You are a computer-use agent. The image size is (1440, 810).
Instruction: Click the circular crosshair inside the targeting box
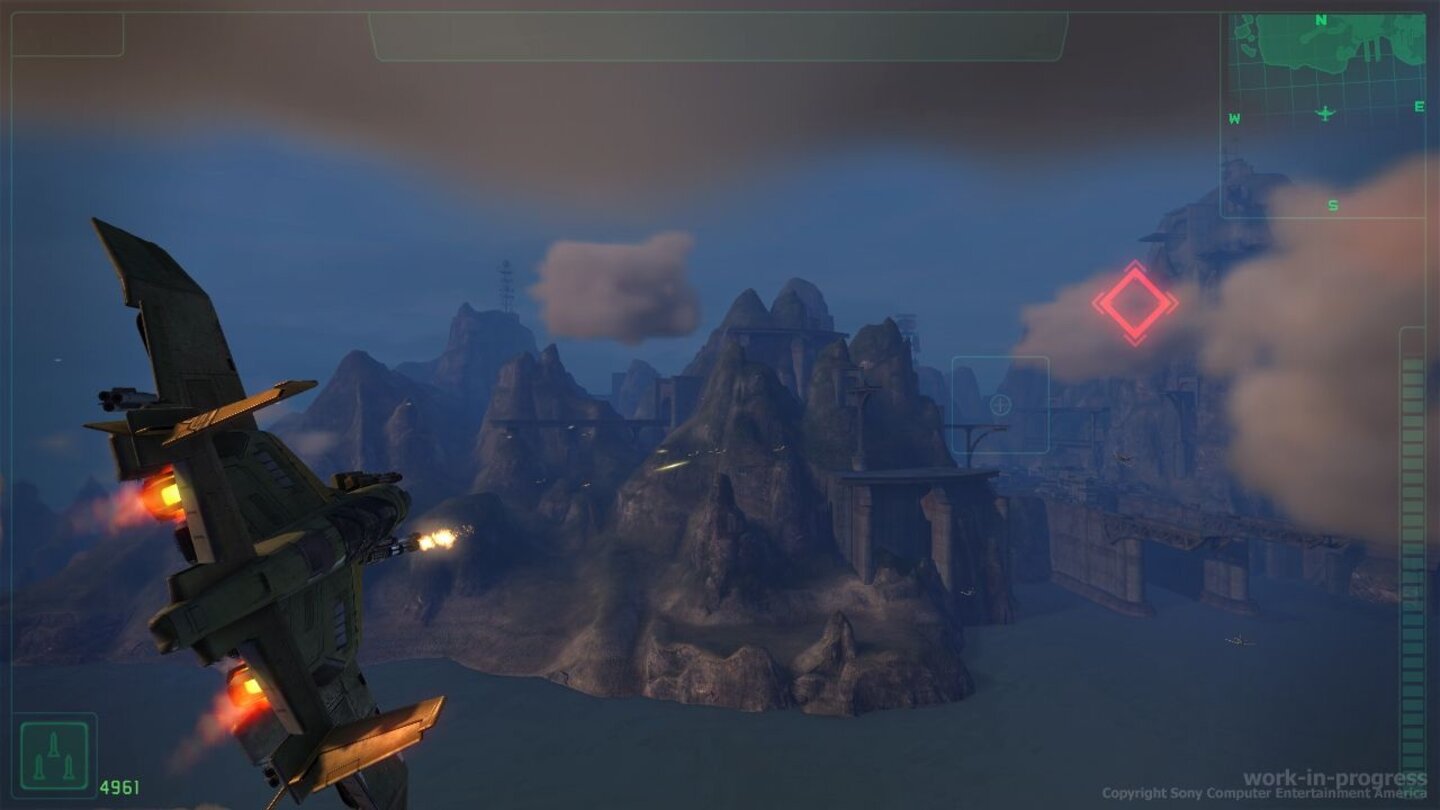pos(998,404)
